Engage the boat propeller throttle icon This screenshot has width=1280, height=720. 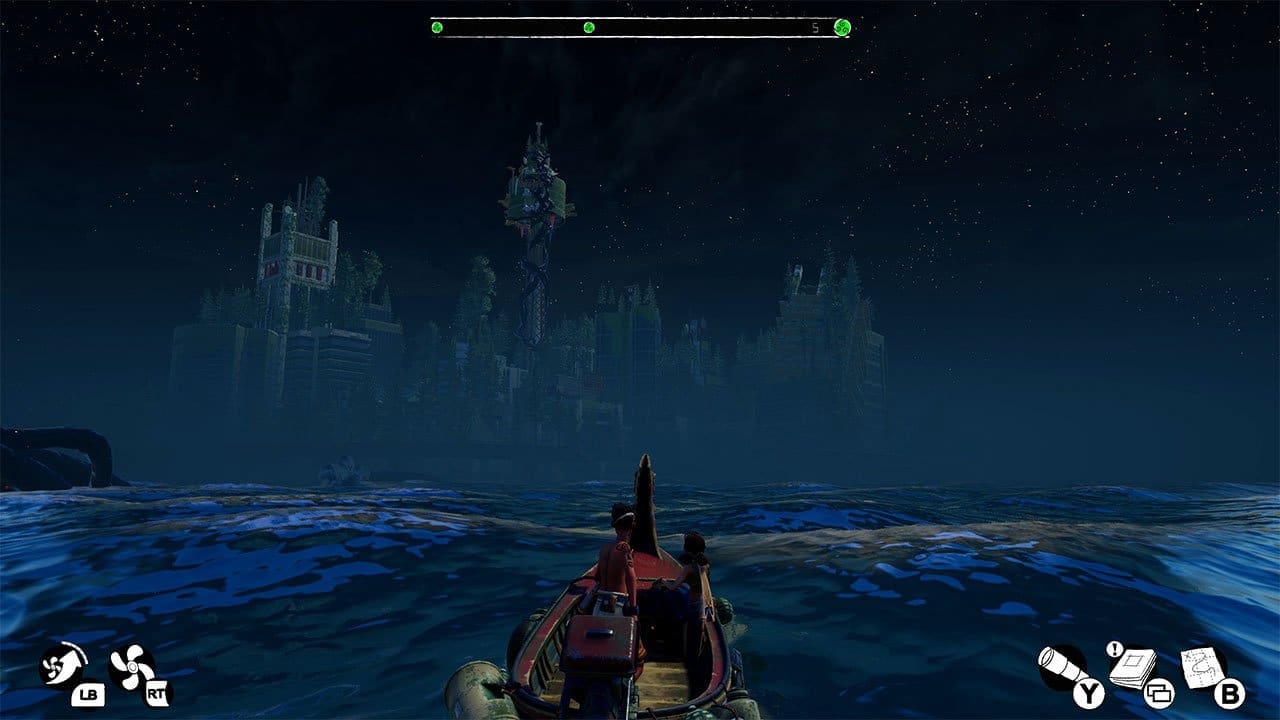tap(132, 666)
